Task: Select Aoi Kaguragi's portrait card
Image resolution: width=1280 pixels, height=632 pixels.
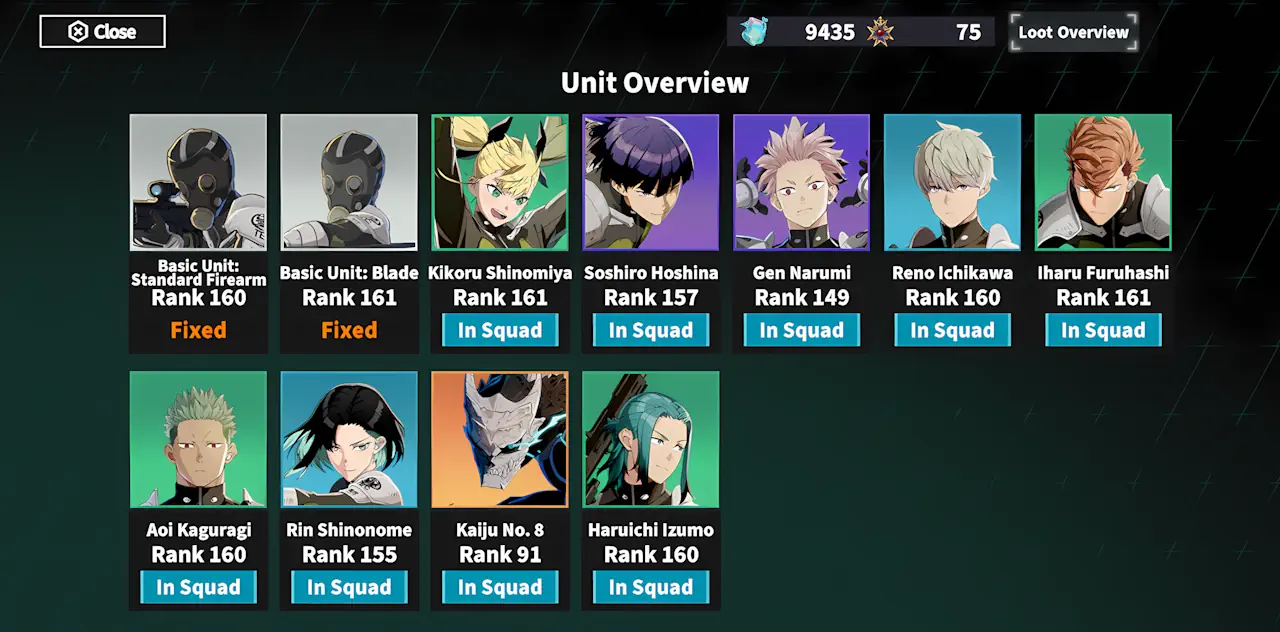Action: point(198,439)
